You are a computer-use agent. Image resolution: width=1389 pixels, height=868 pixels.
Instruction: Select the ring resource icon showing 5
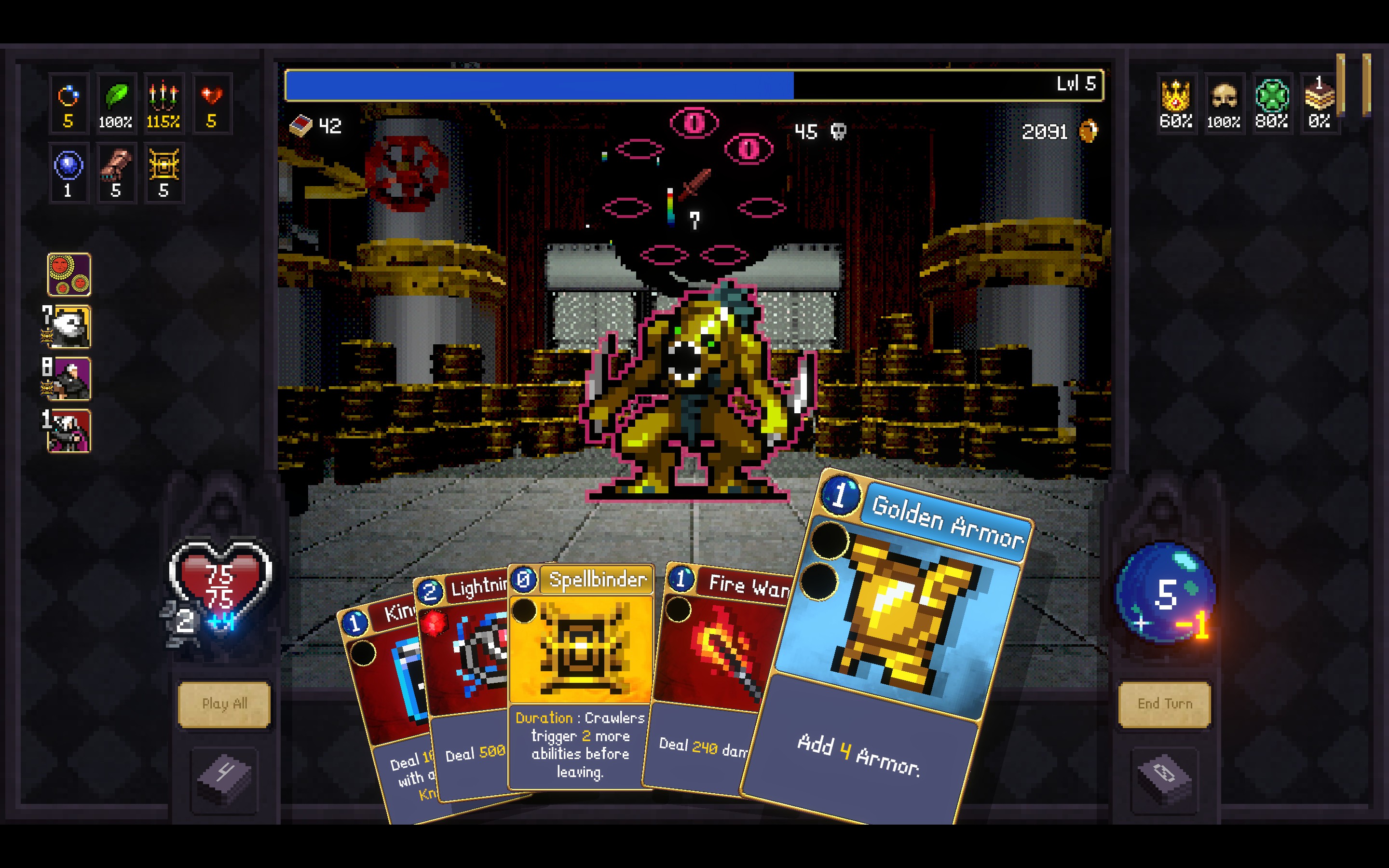[68, 103]
